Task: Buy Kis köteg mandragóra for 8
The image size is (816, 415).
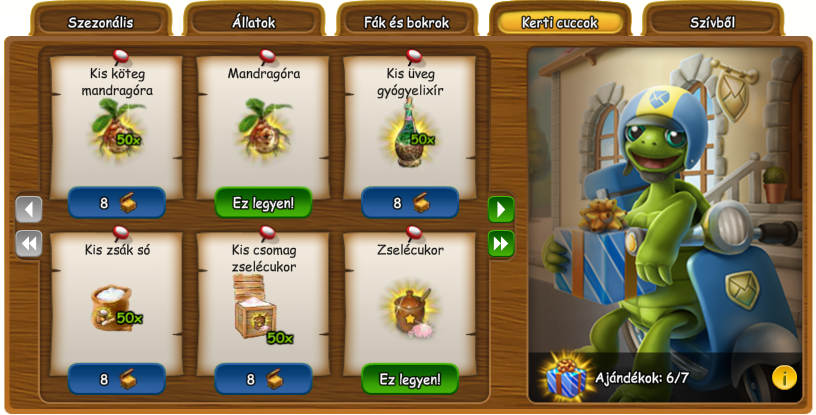Action: [117, 203]
